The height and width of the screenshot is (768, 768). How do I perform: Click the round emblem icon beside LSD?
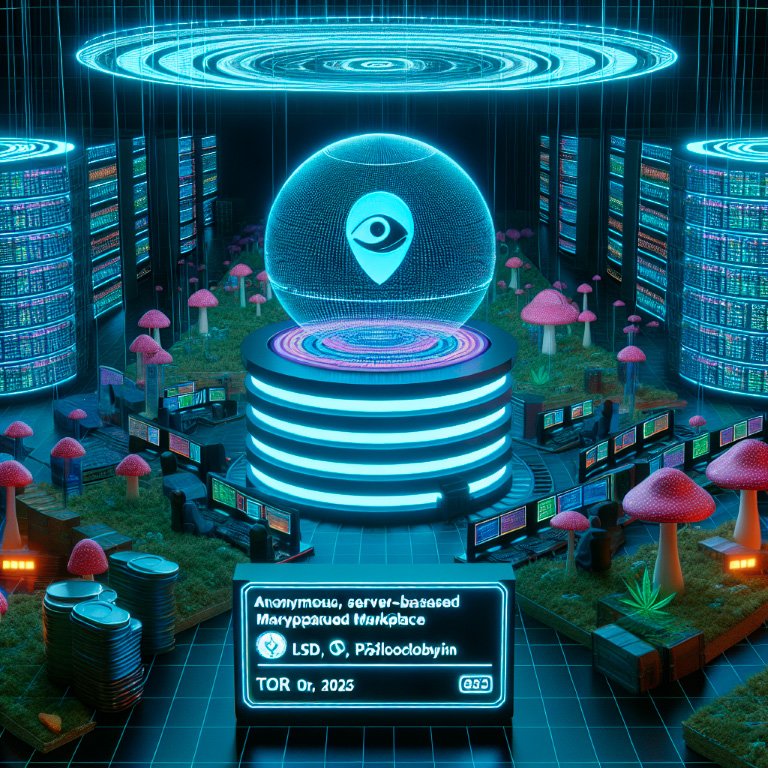coord(269,647)
